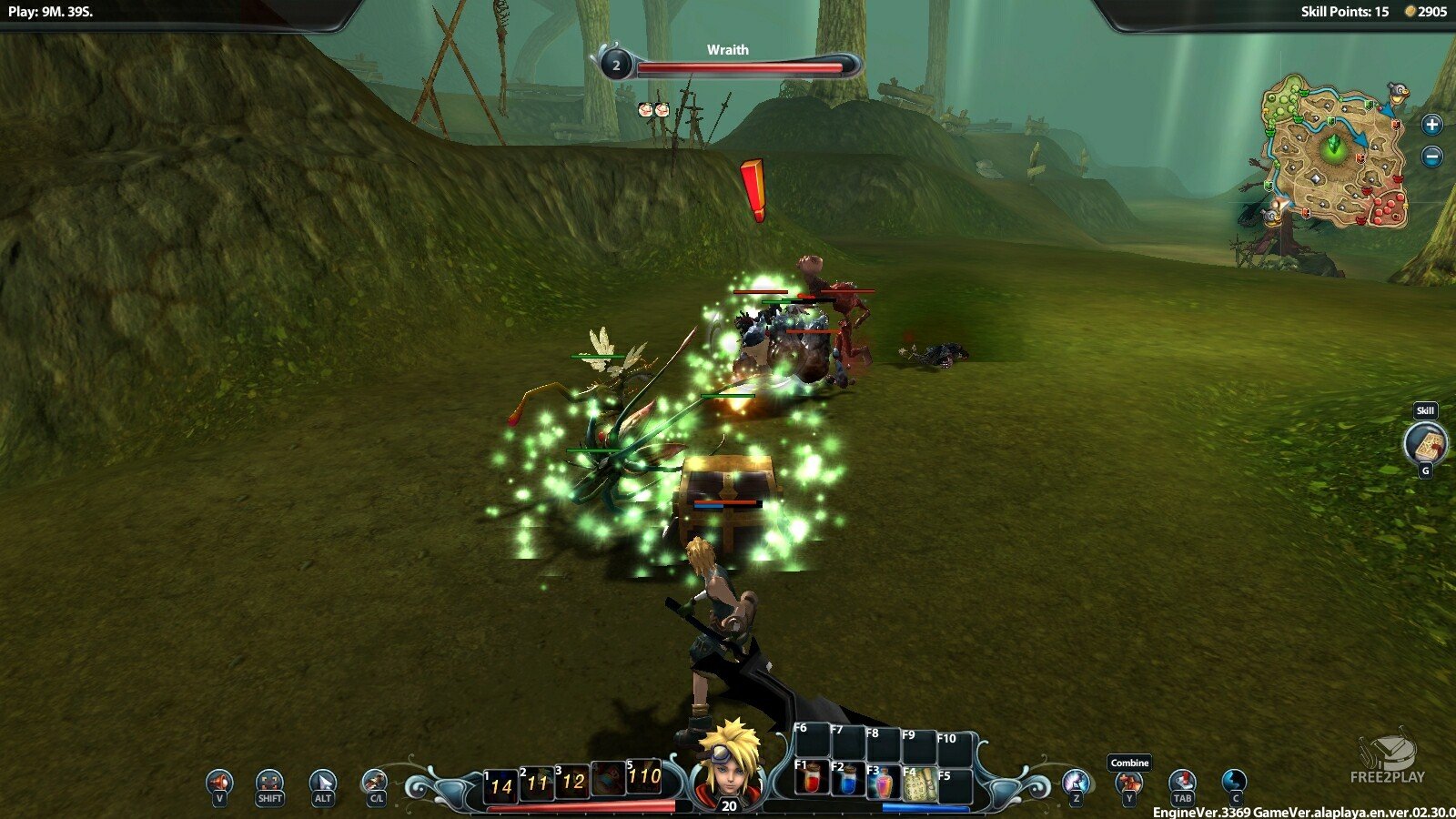Use the blue mana potion in F2

pos(848,780)
